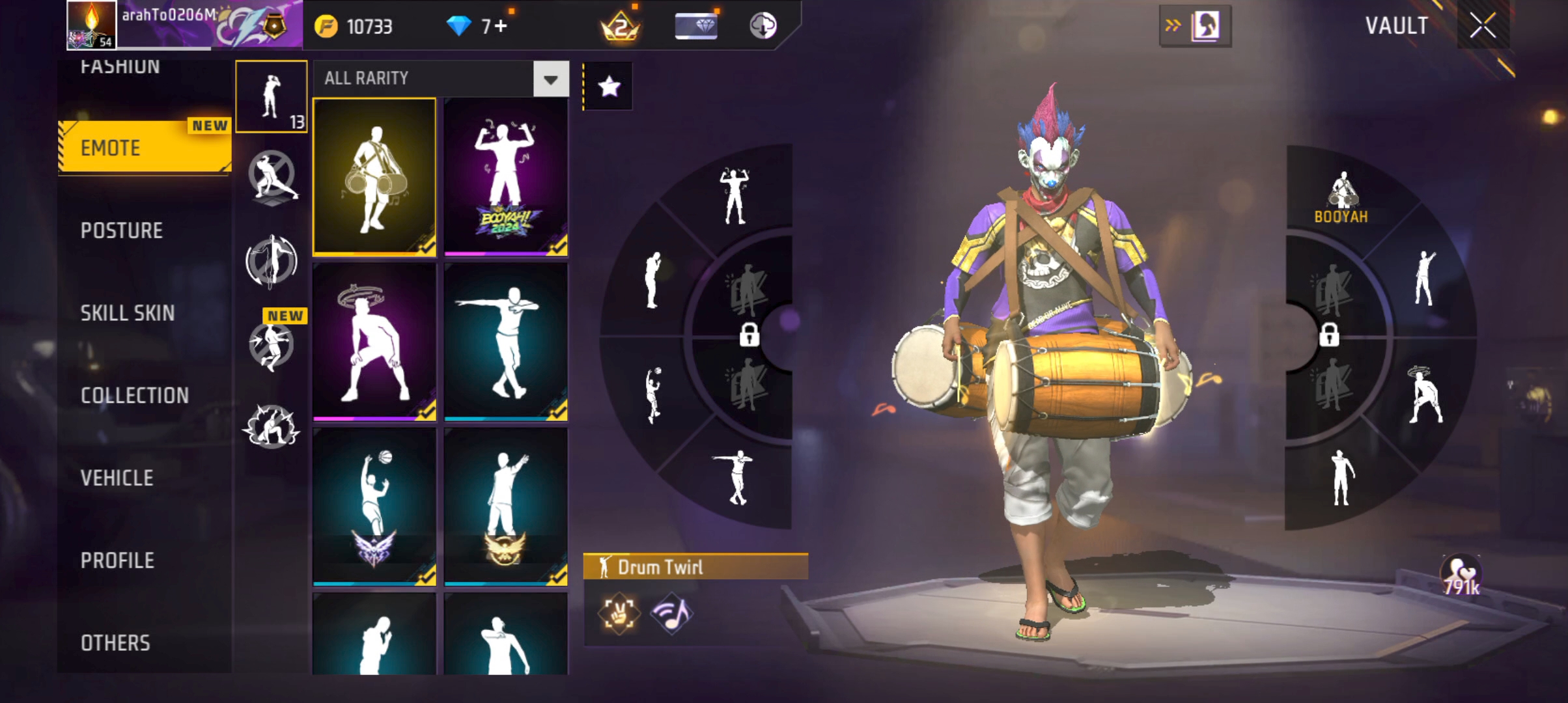Close the Vault screen
1568x703 pixels.
(x=1483, y=26)
